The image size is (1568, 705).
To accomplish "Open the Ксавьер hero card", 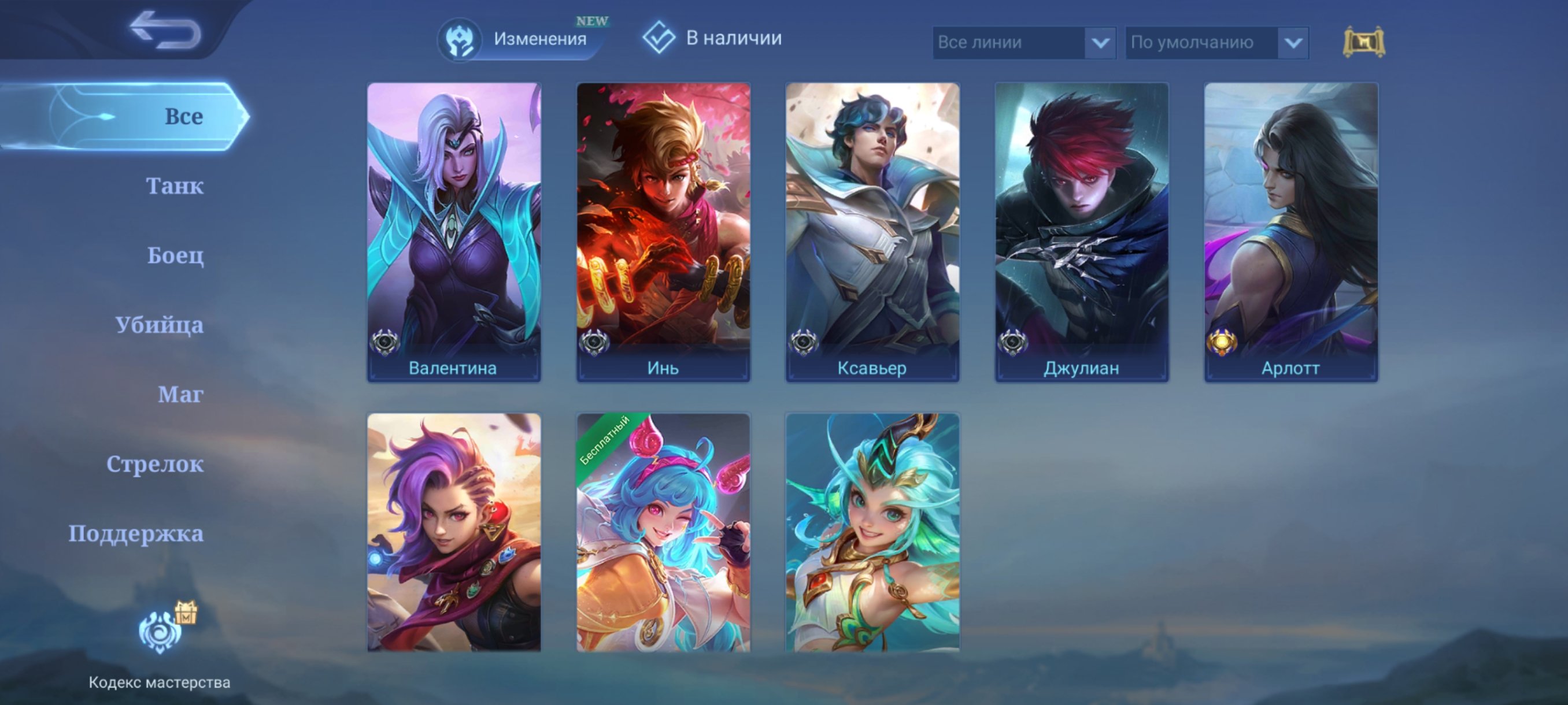I will (x=872, y=231).
